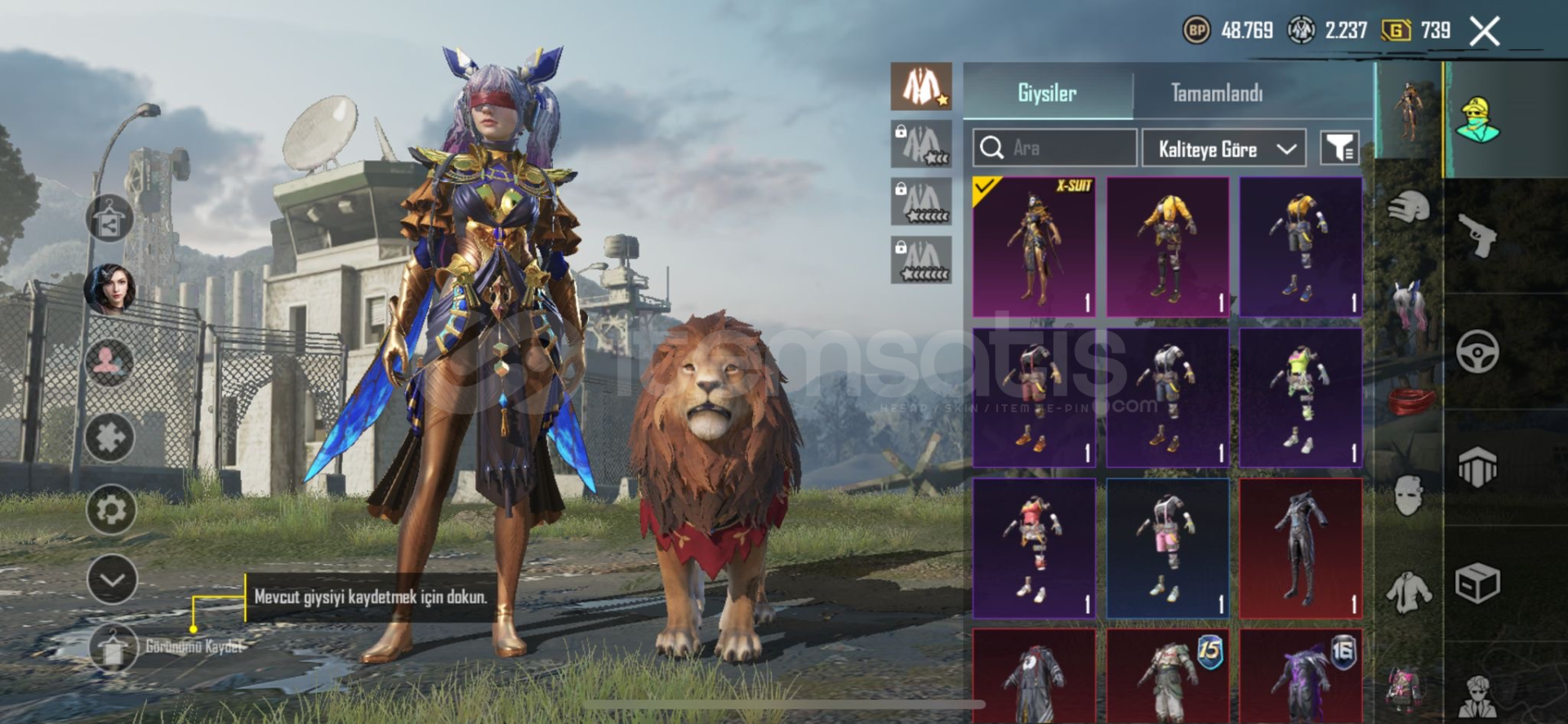Open the filter funnel button

pos(1339,148)
